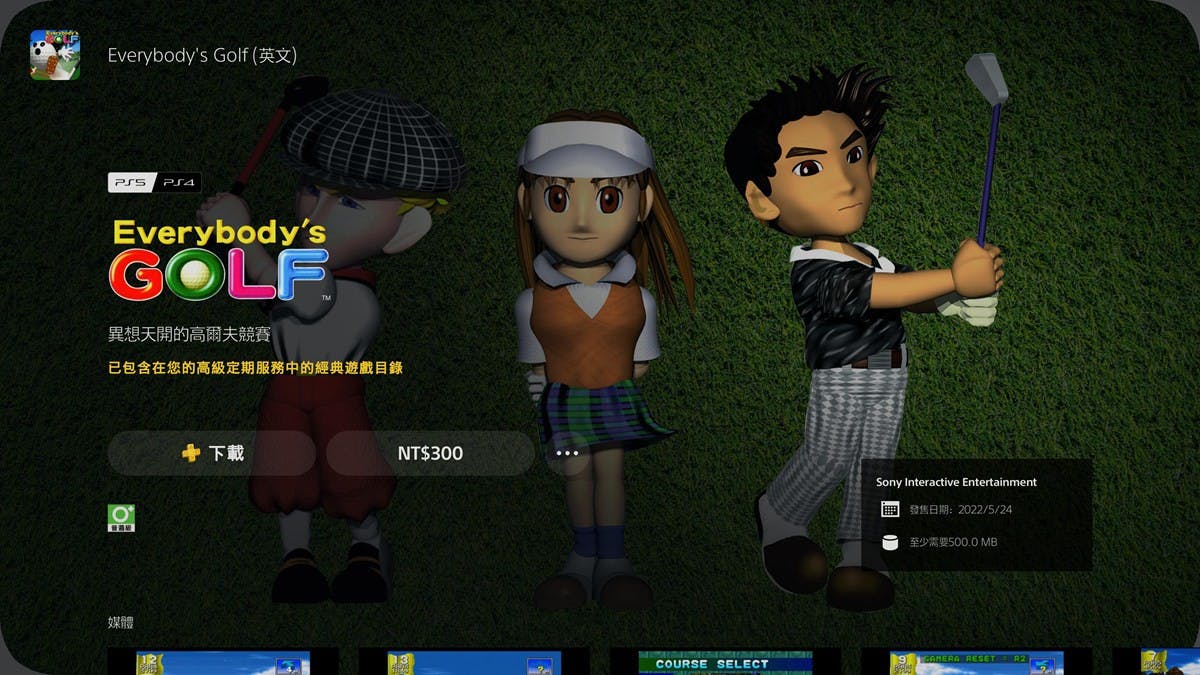Open the three-dots more options button
Image resolution: width=1200 pixels, height=675 pixels.
pos(567,453)
